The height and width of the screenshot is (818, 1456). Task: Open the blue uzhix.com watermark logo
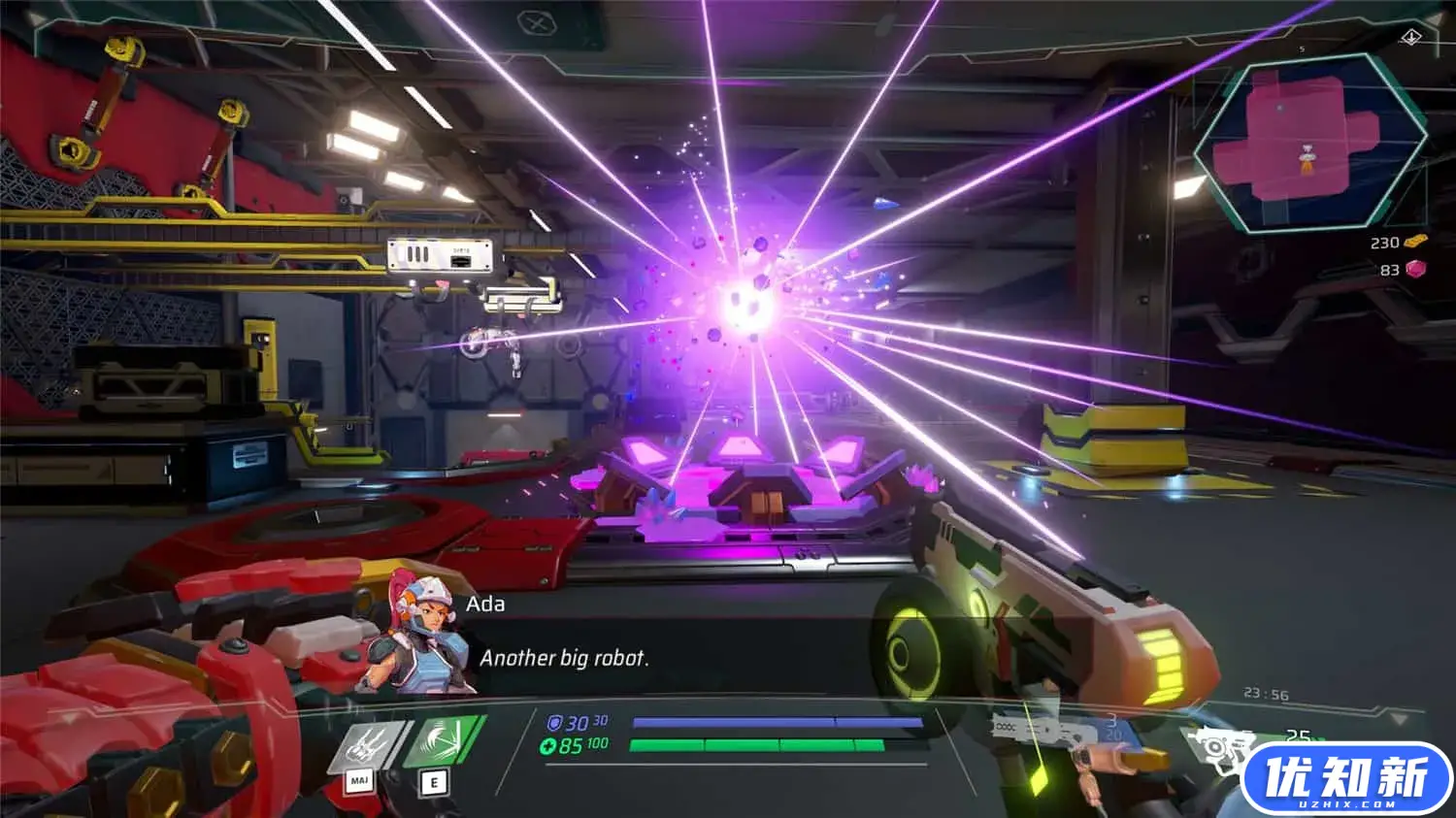(x=1345, y=777)
